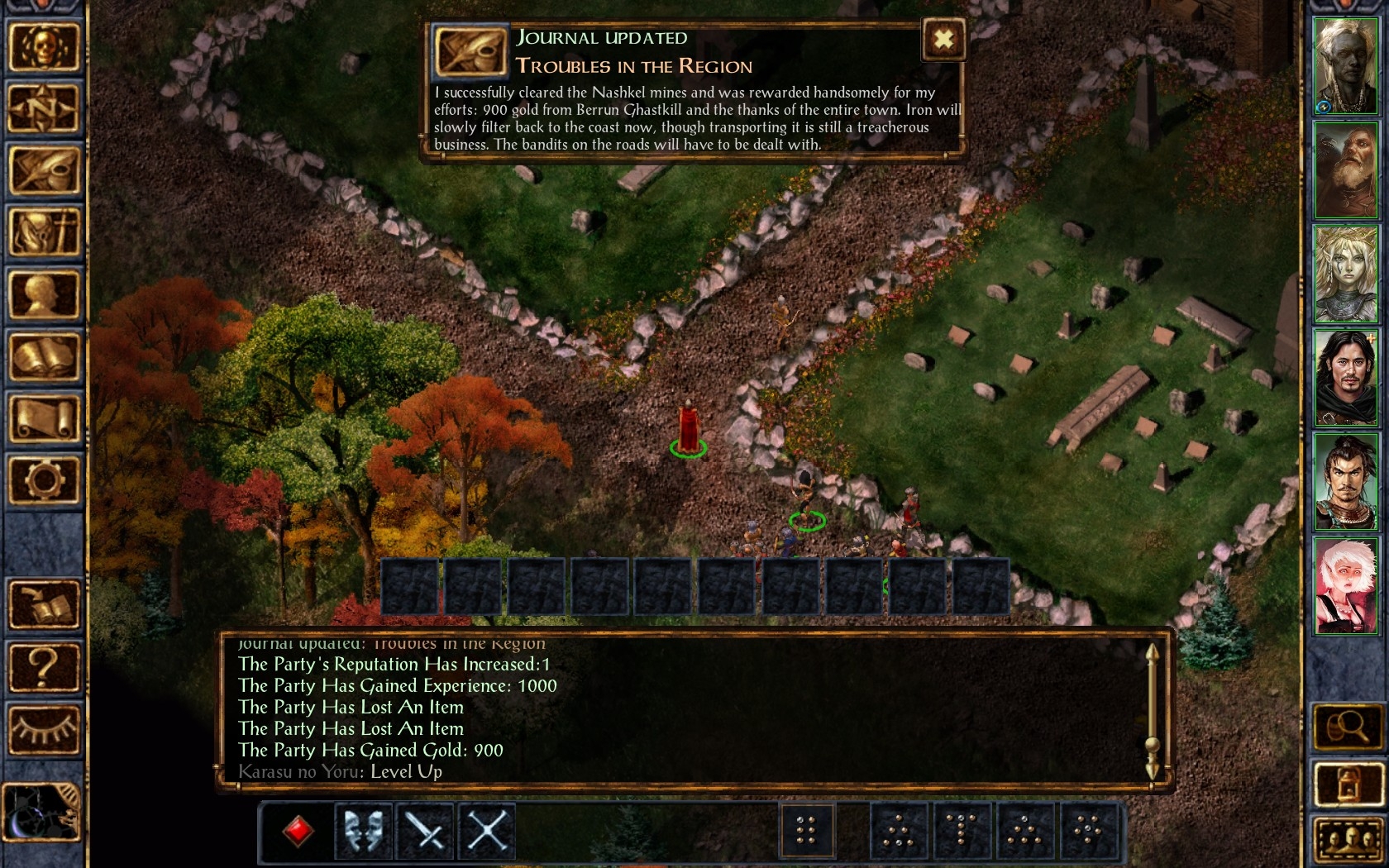Open the mage spellbook with the book icon

44,356
